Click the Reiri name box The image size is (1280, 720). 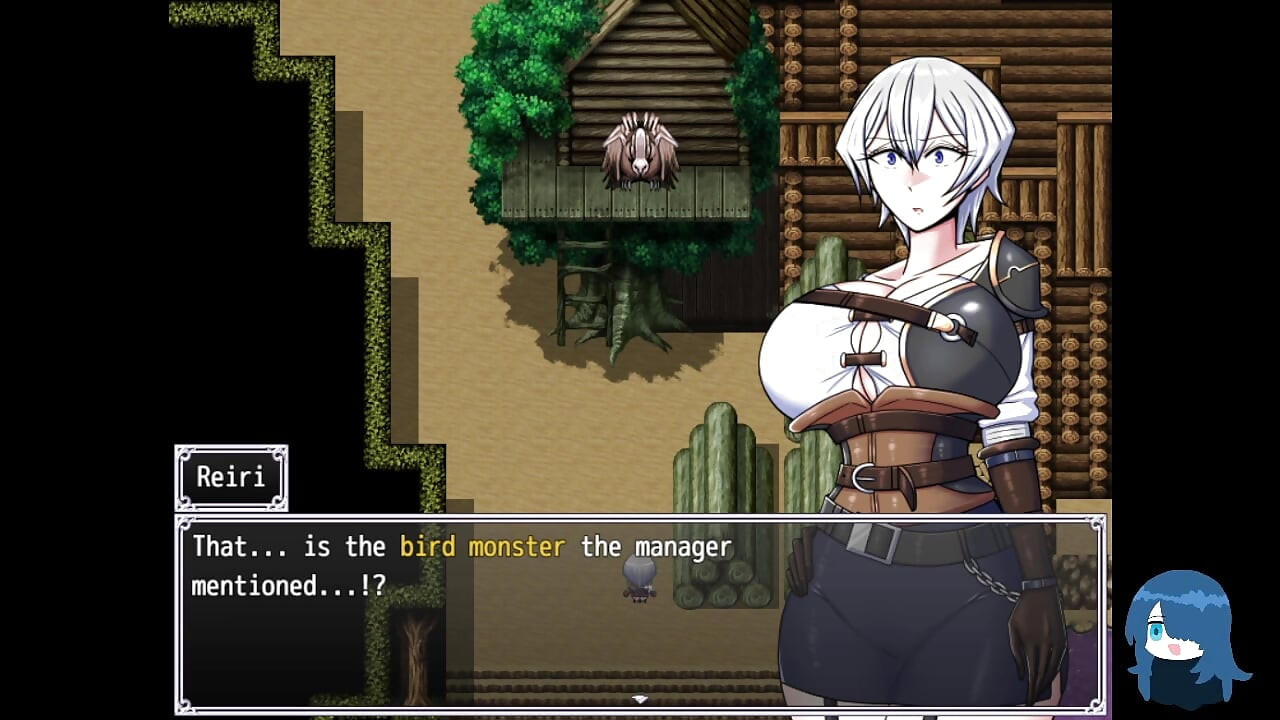(x=231, y=477)
